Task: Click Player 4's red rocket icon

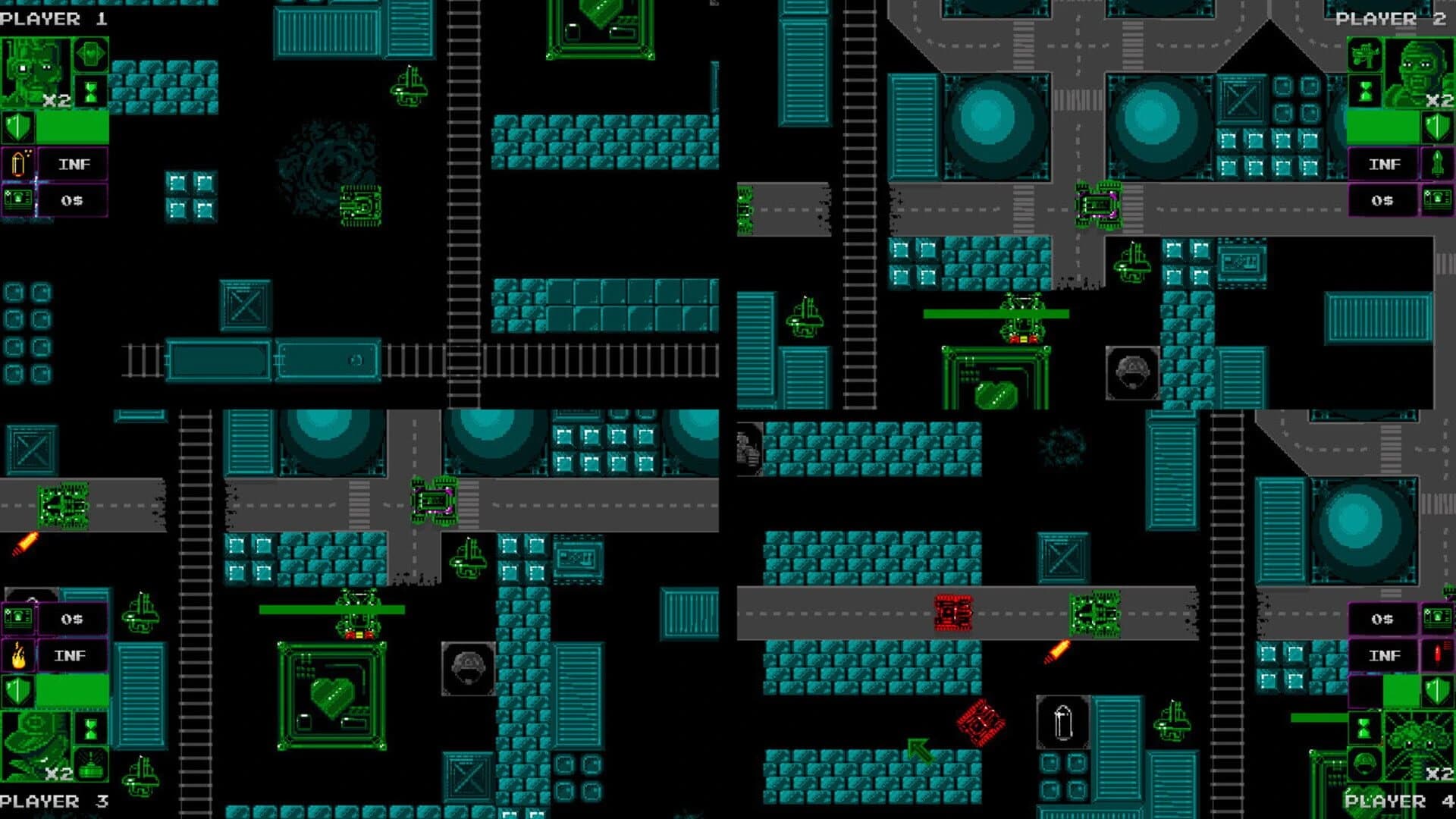Action: point(1437,653)
